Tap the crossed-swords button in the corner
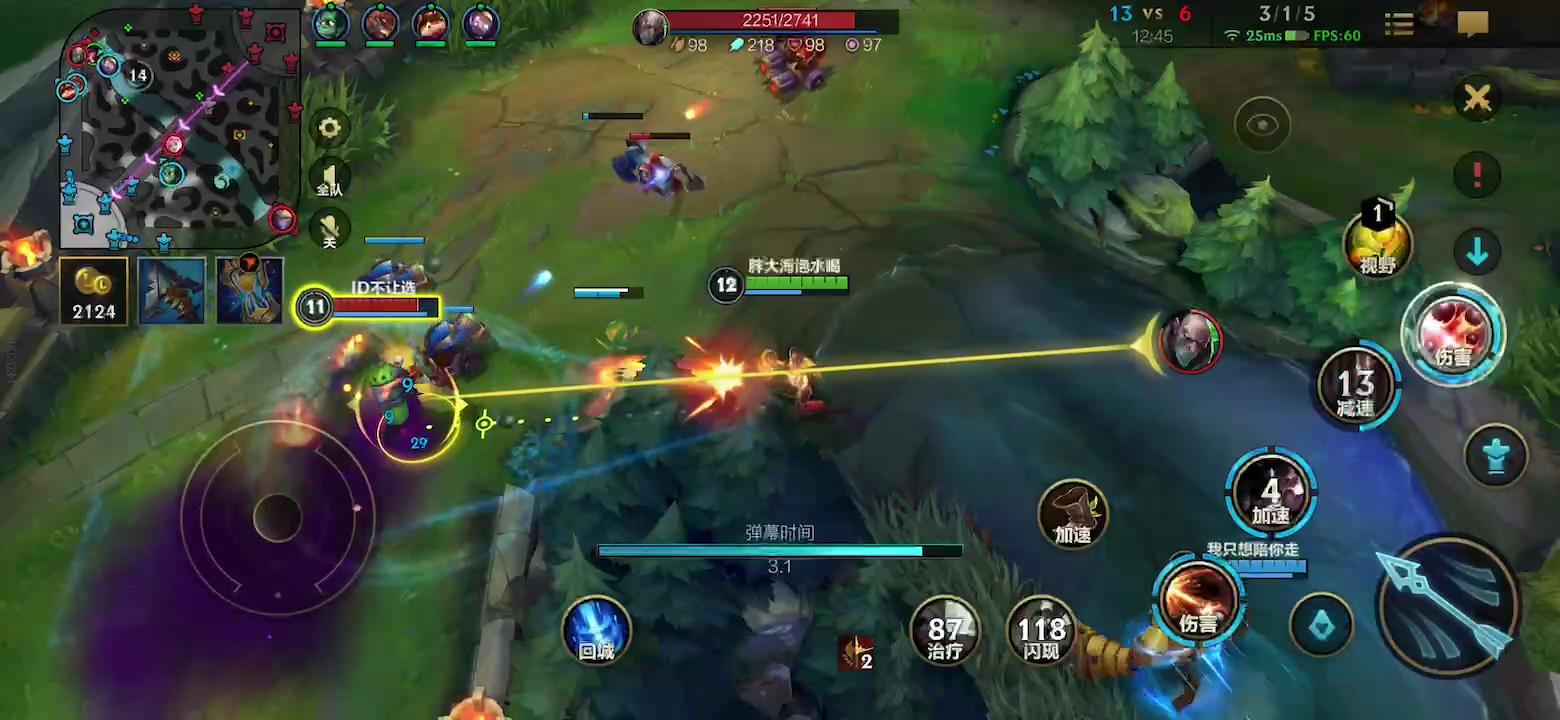The height and width of the screenshot is (720, 1560). (1477, 98)
